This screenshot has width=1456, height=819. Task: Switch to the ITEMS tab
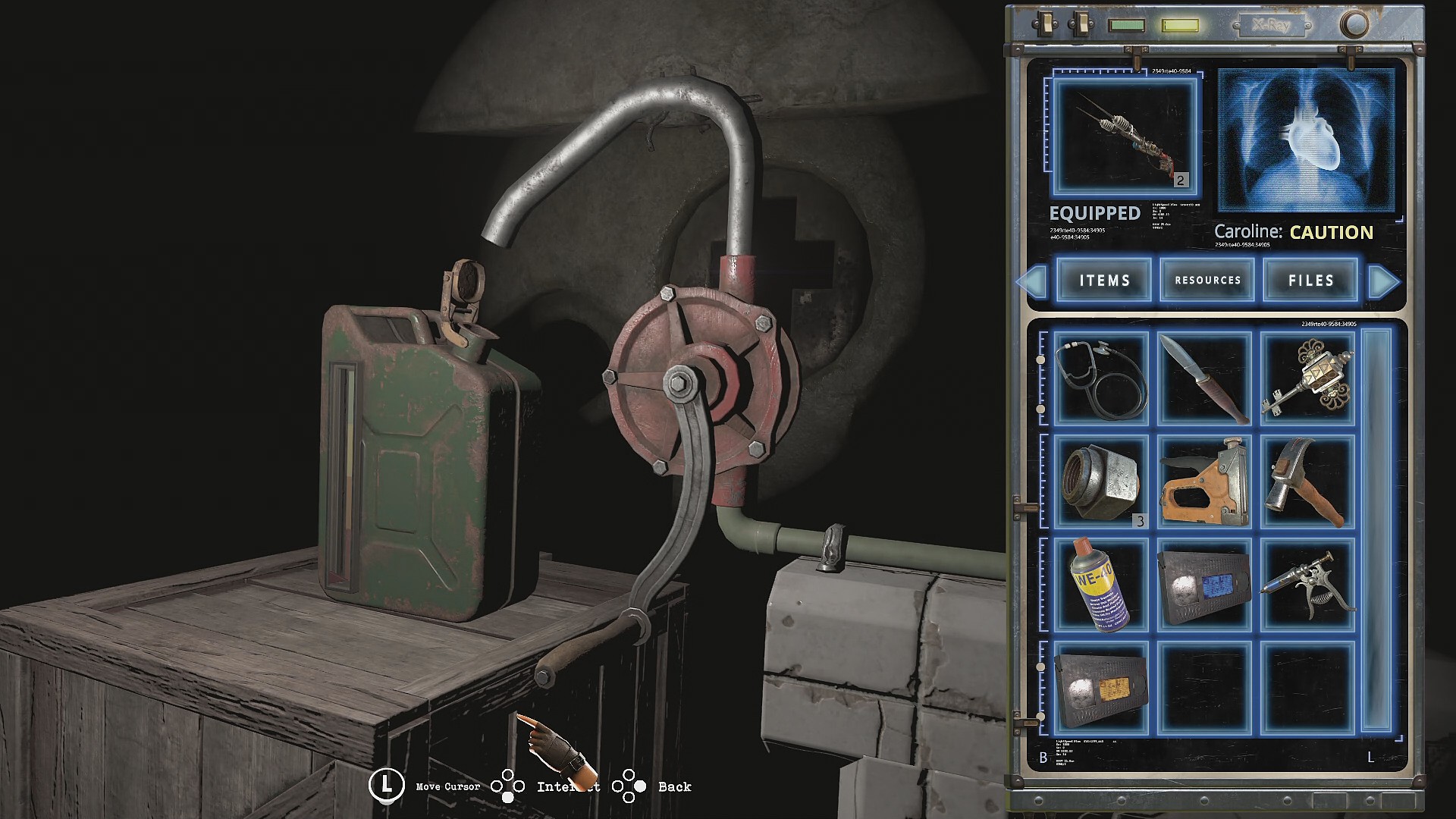1104,281
